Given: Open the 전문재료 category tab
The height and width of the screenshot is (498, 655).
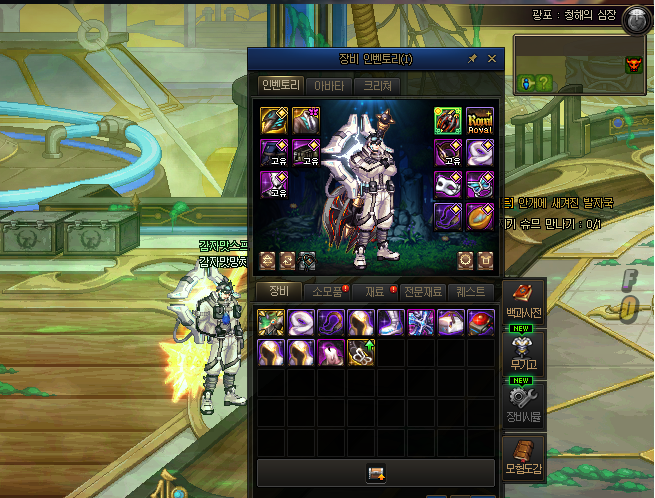Looking at the screenshot, I should (422, 292).
